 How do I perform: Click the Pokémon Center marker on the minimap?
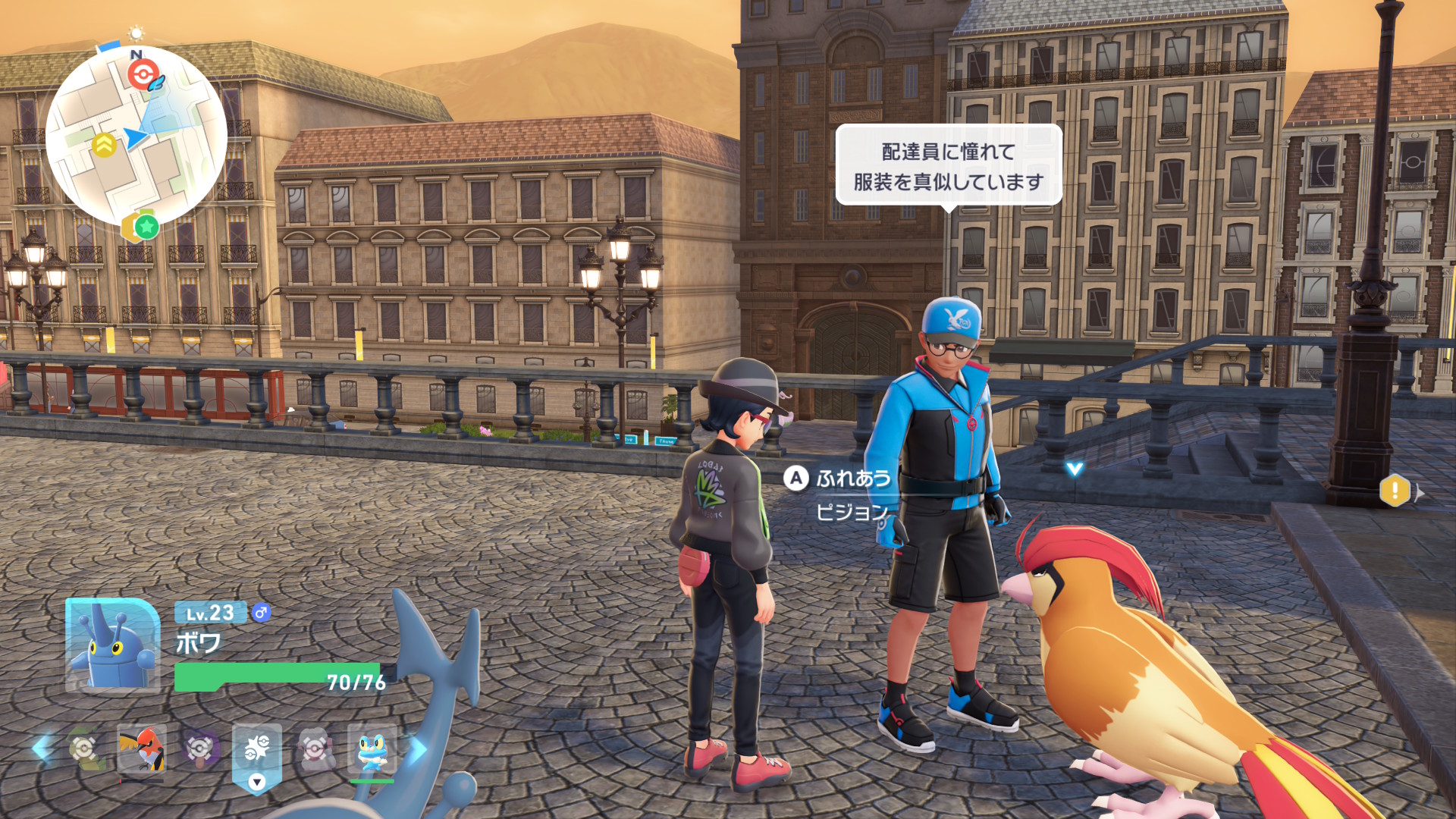pos(143,74)
